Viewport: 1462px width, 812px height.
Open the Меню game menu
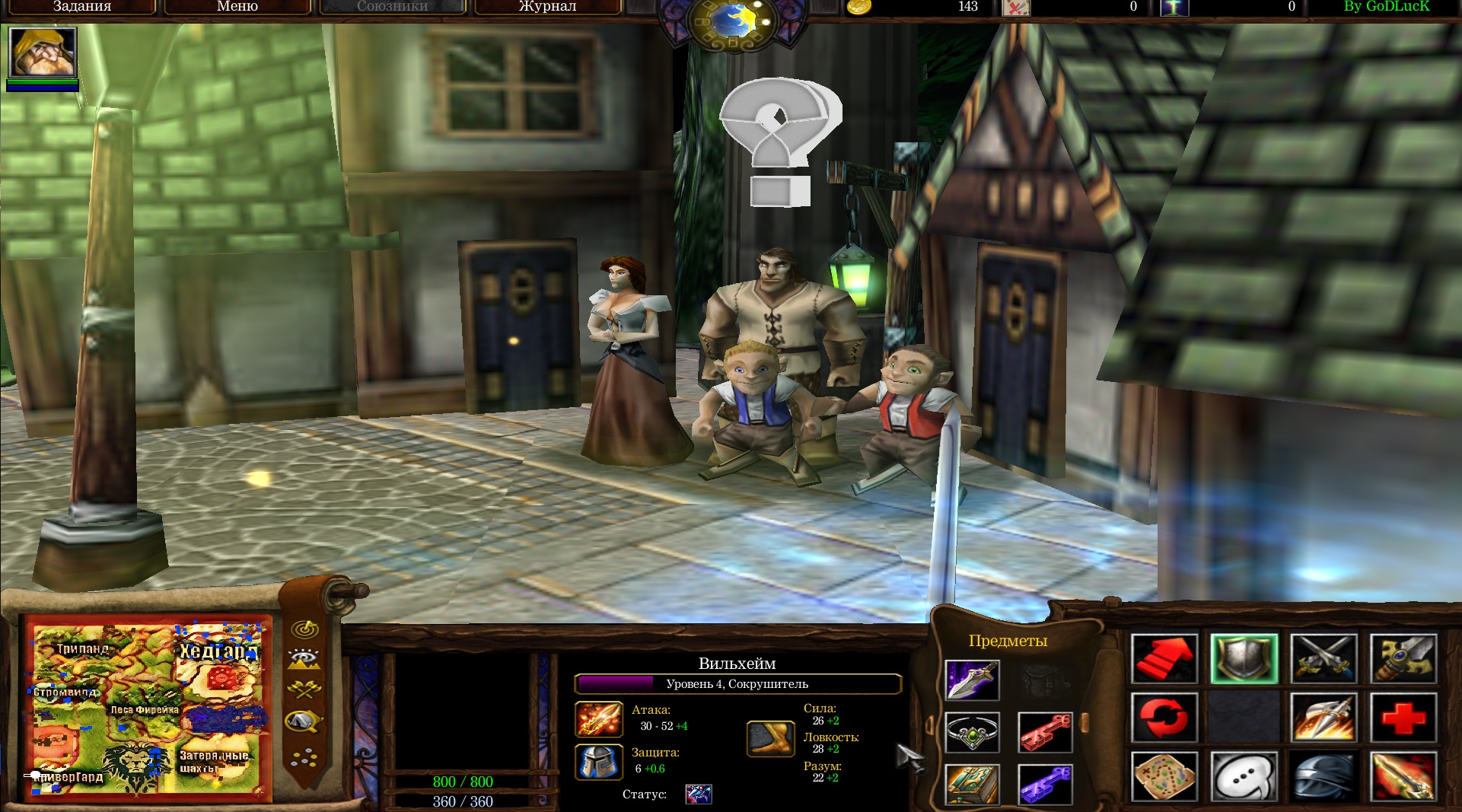click(x=237, y=7)
